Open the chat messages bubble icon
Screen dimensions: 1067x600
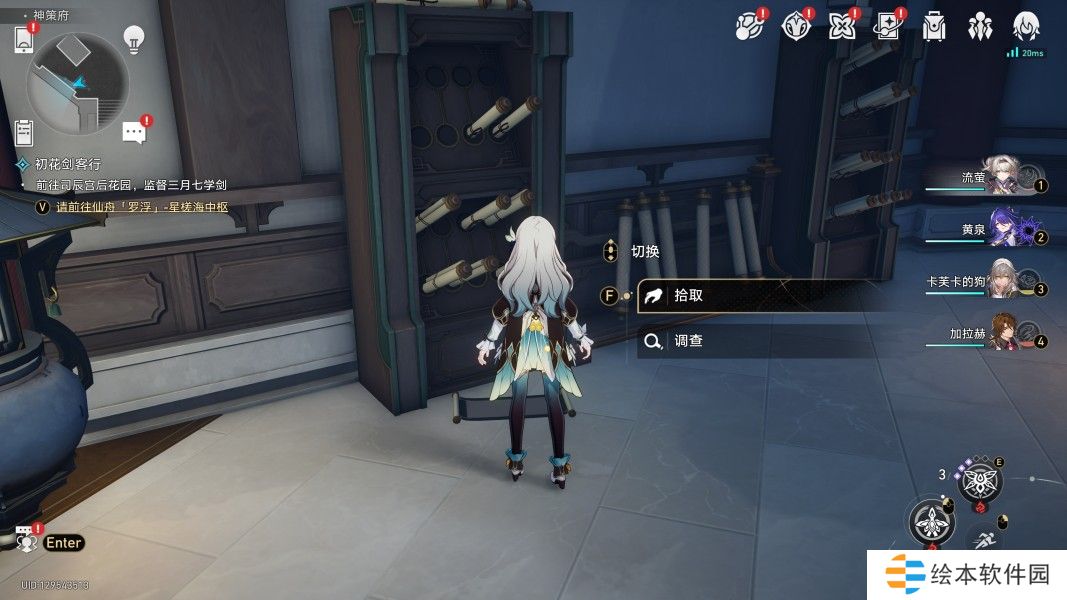(x=134, y=132)
